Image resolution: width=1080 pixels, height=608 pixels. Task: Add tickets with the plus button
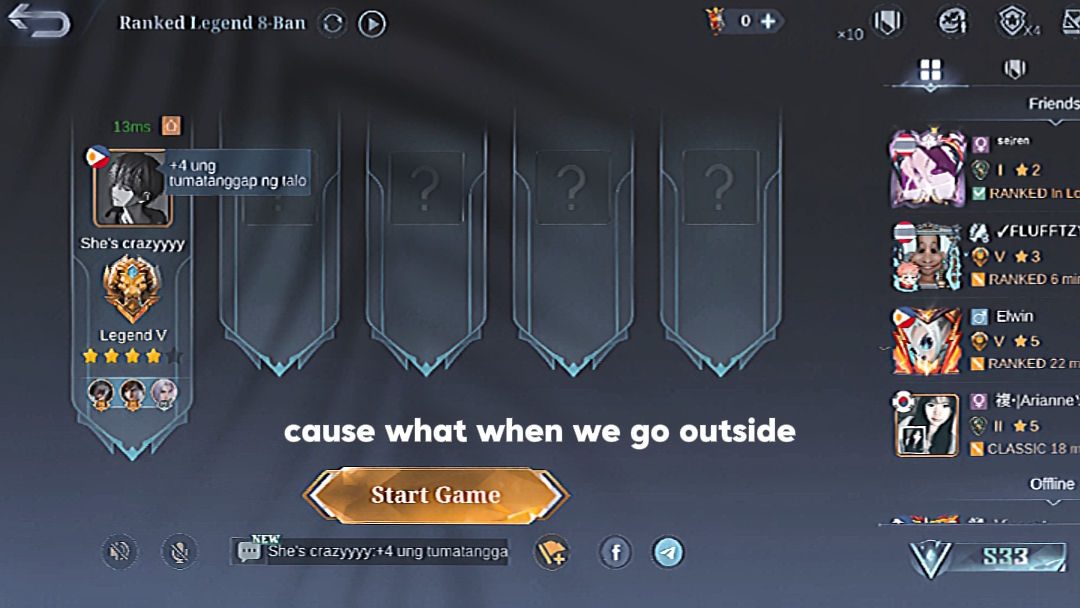tap(768, 21)
